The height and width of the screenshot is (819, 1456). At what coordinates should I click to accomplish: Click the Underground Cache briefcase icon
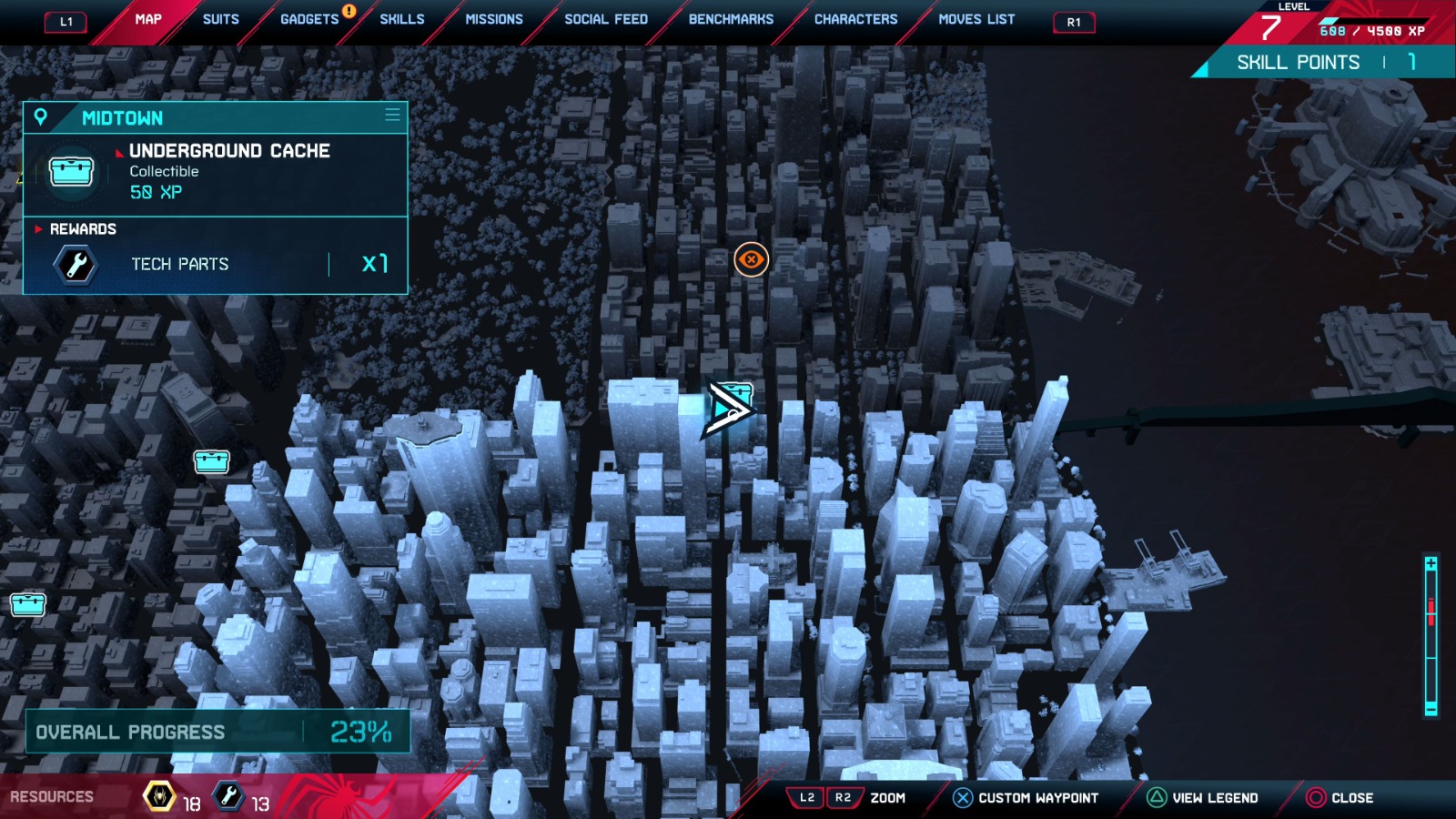(x=72, y=173)
